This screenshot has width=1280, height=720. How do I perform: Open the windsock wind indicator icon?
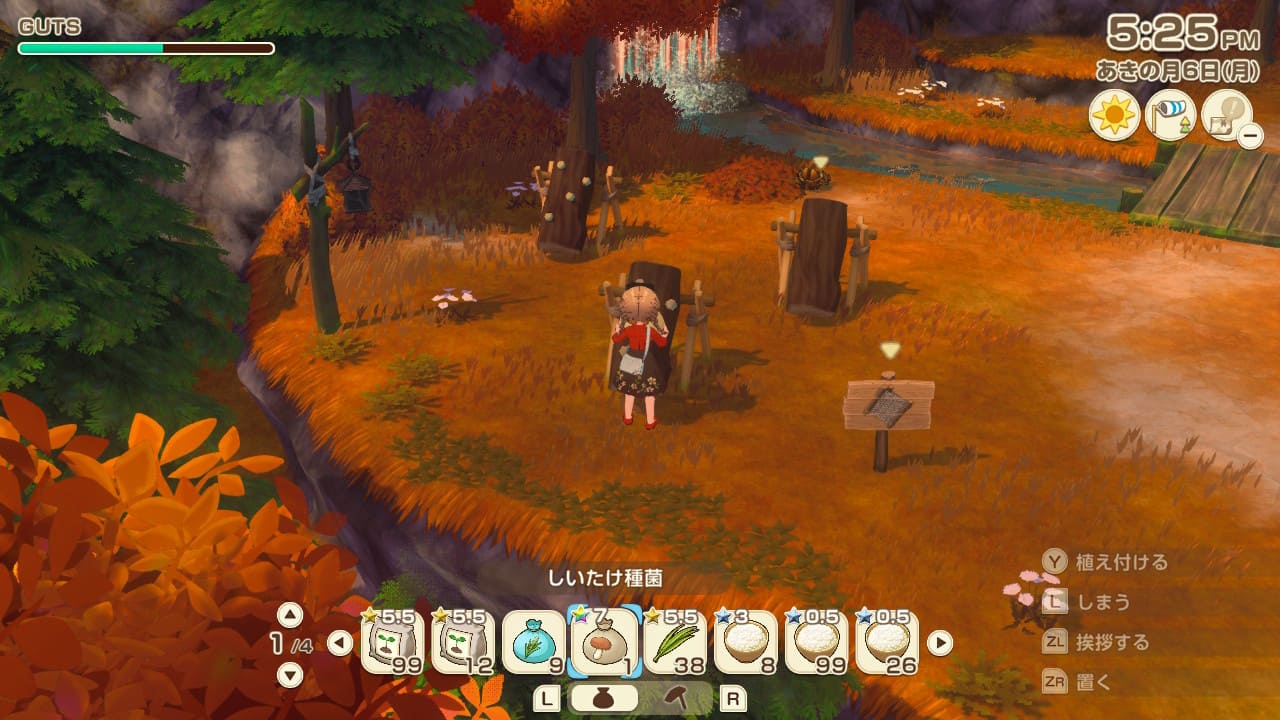tap(1170, 115)
